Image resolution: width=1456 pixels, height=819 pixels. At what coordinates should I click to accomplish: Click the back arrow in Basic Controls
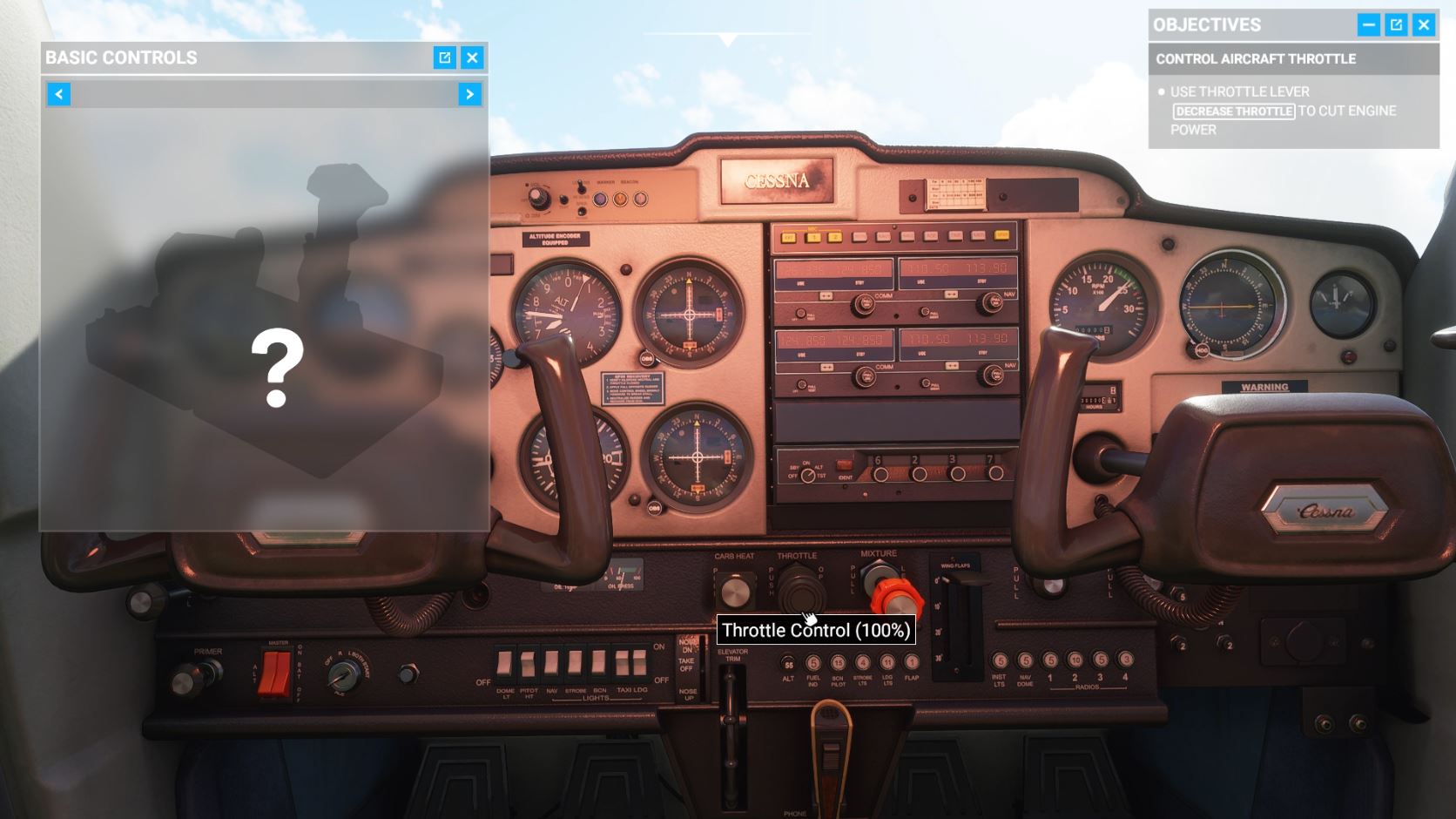(x=58, y=94)
